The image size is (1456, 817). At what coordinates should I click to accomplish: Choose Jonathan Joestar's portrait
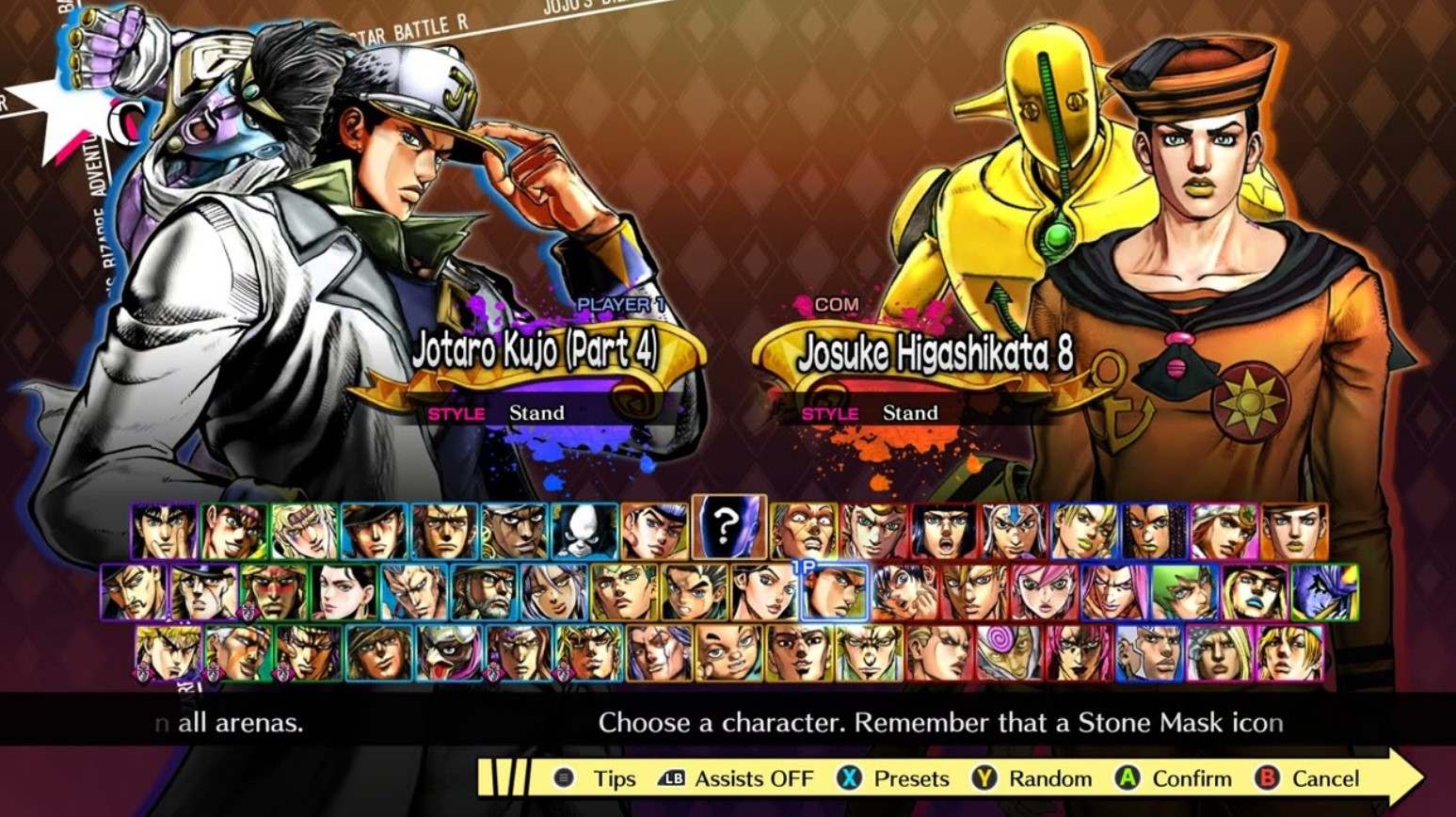pos(164,531)
